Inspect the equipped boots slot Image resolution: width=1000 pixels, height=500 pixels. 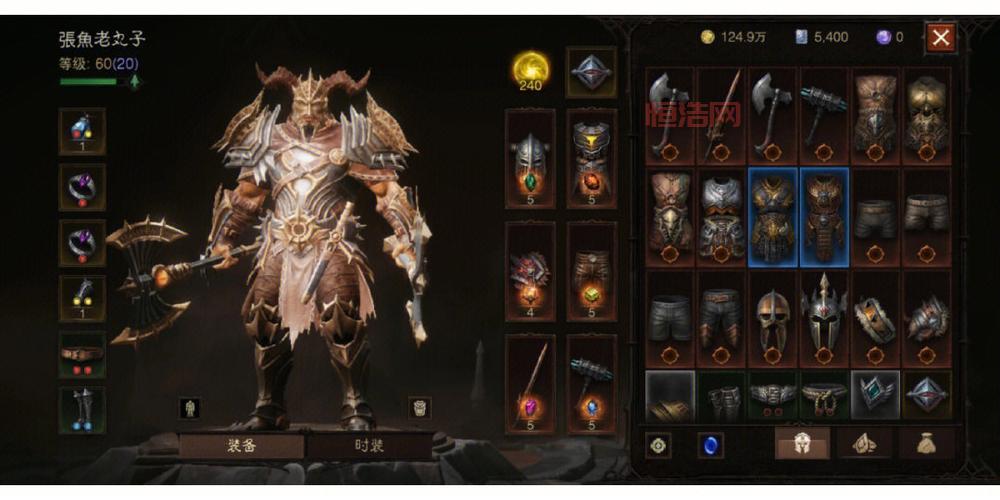coord(82,409)
